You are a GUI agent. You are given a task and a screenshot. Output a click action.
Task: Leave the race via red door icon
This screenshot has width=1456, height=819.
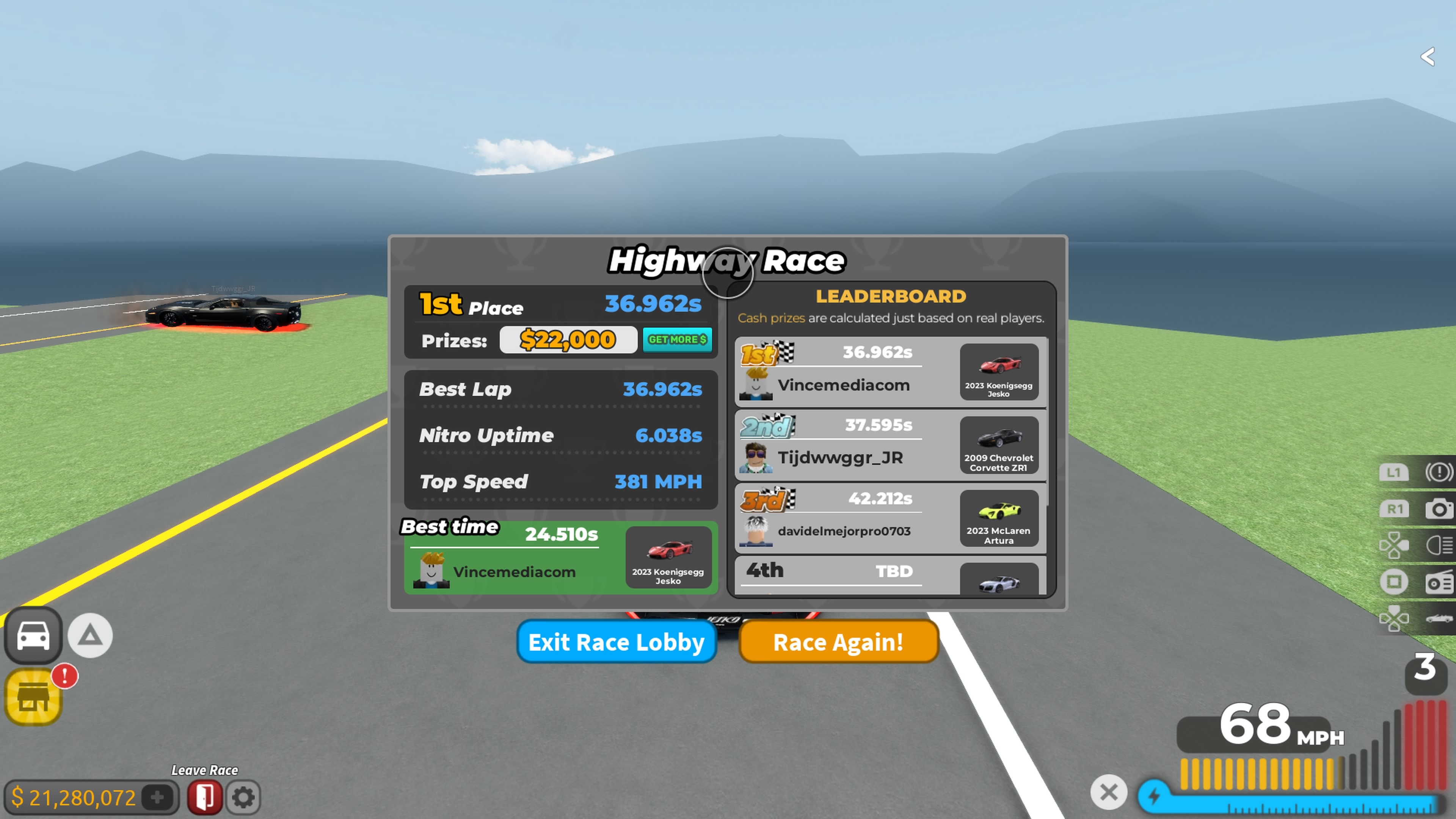point(205,797)
